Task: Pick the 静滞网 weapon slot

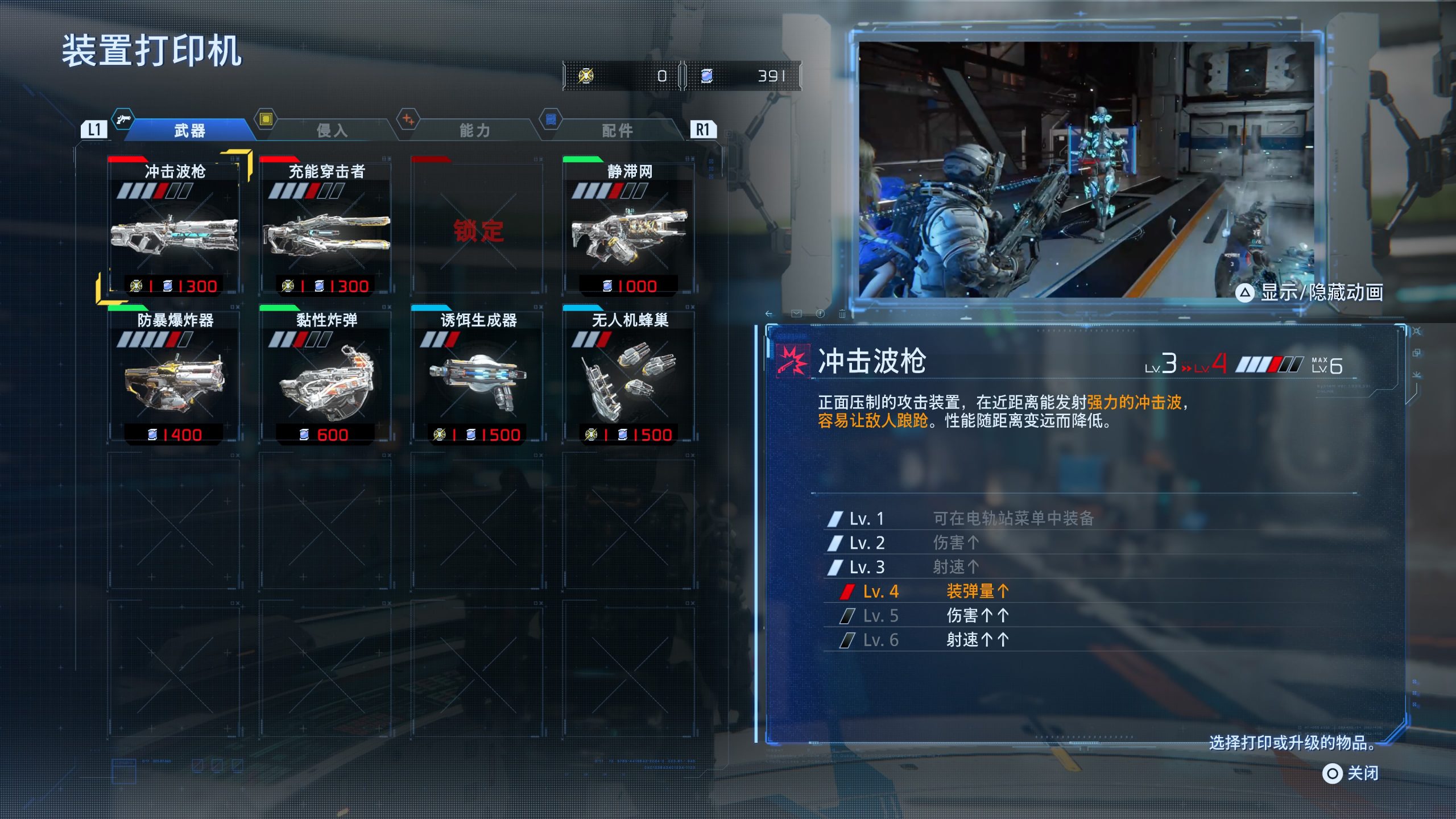Action: click(x=629, y=227)
